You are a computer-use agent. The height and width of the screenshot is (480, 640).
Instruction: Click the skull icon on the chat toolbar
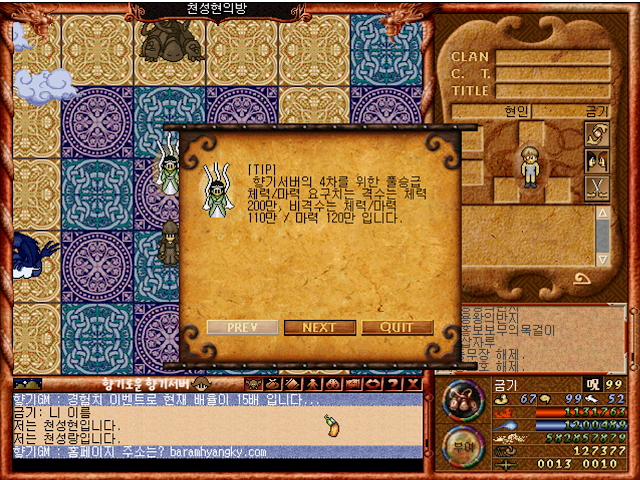point(251,384)
